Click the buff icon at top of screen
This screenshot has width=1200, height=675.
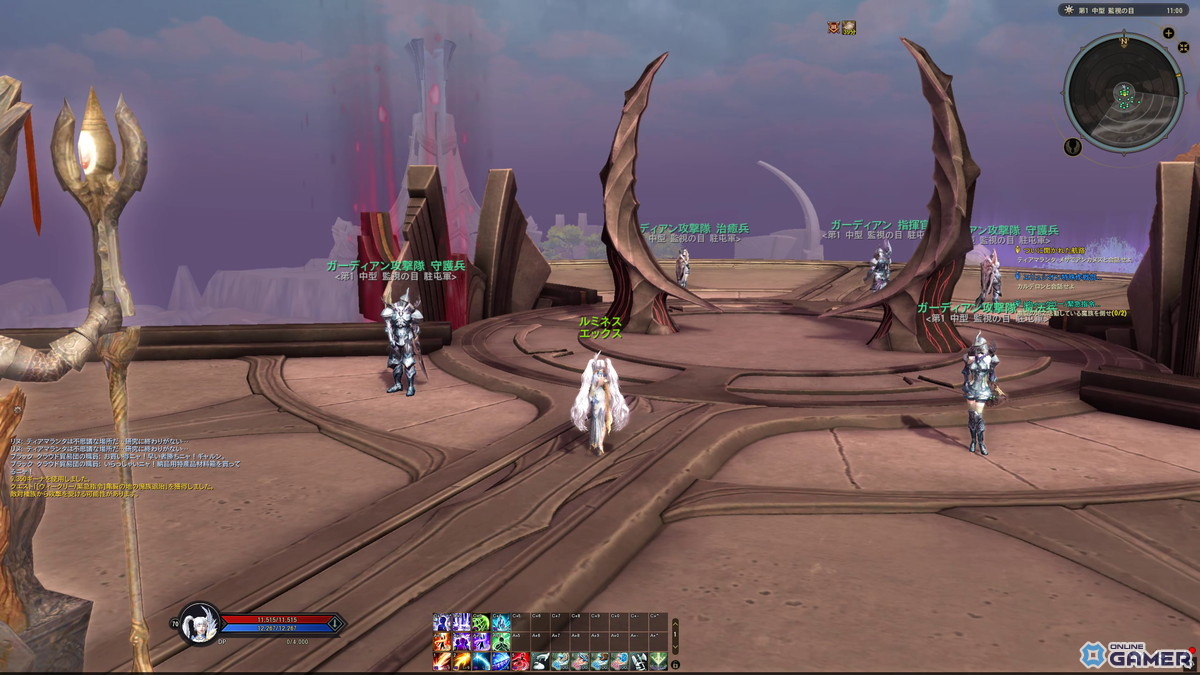[x=848, y=27]
